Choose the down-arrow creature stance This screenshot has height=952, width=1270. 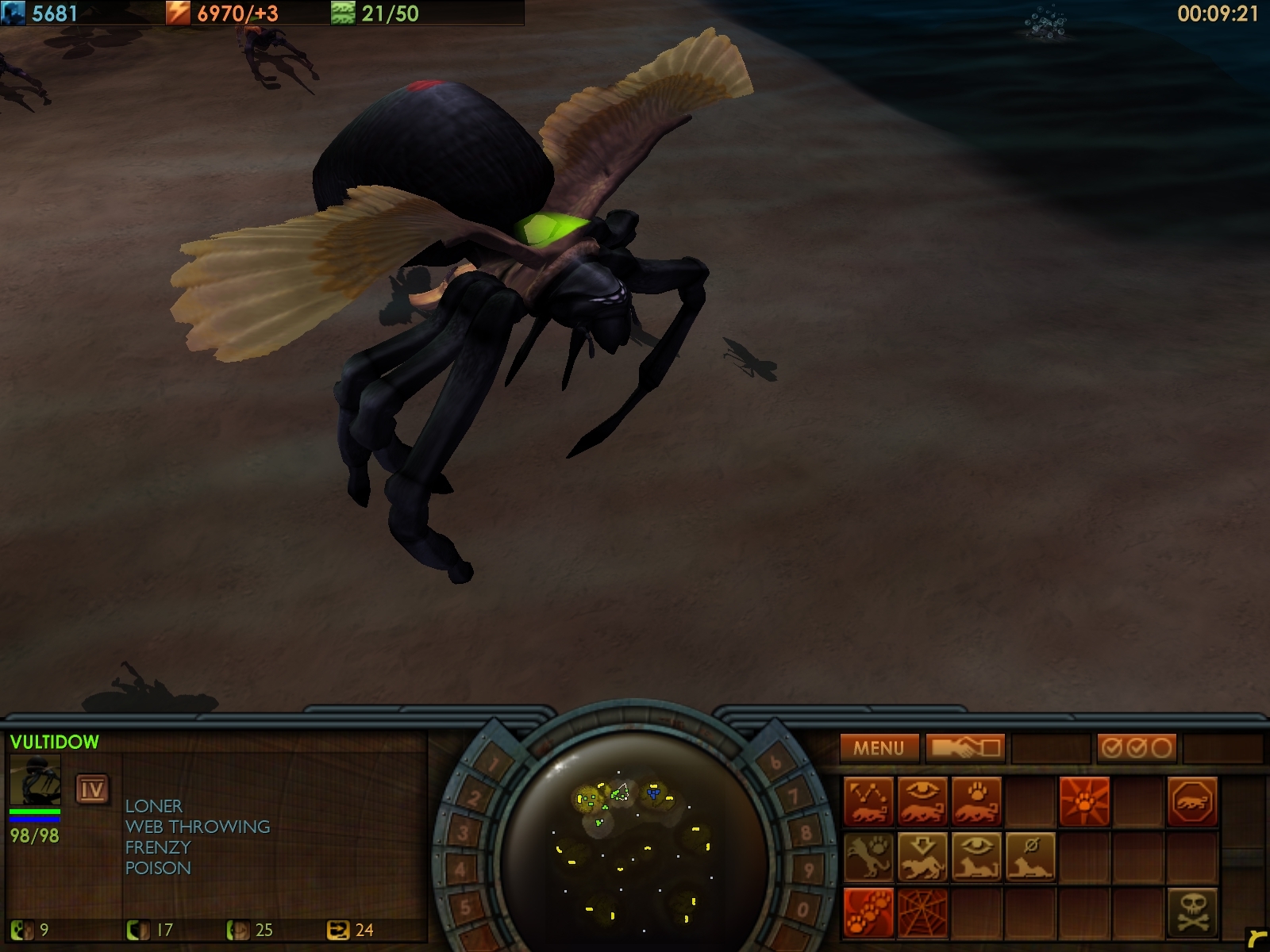922,857
